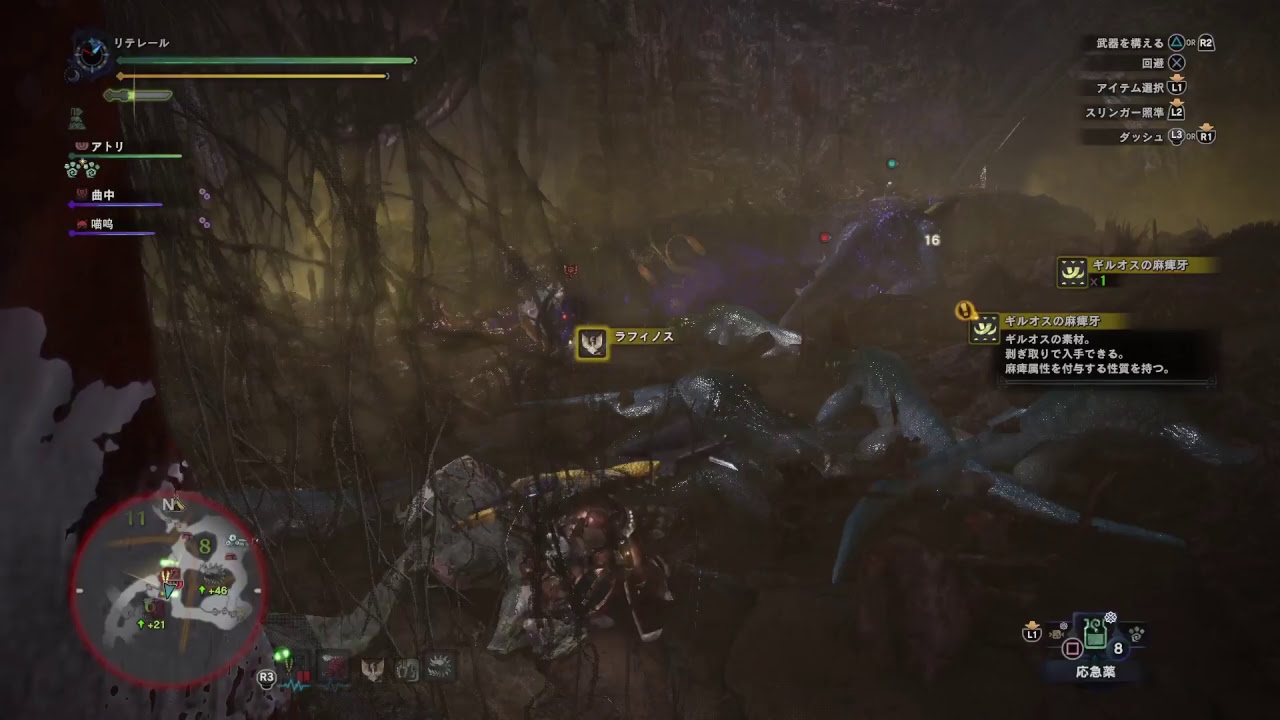1280x720 pixels.
Task: Select the winged monster icon in tracker bar
Action: pos(373,669)
